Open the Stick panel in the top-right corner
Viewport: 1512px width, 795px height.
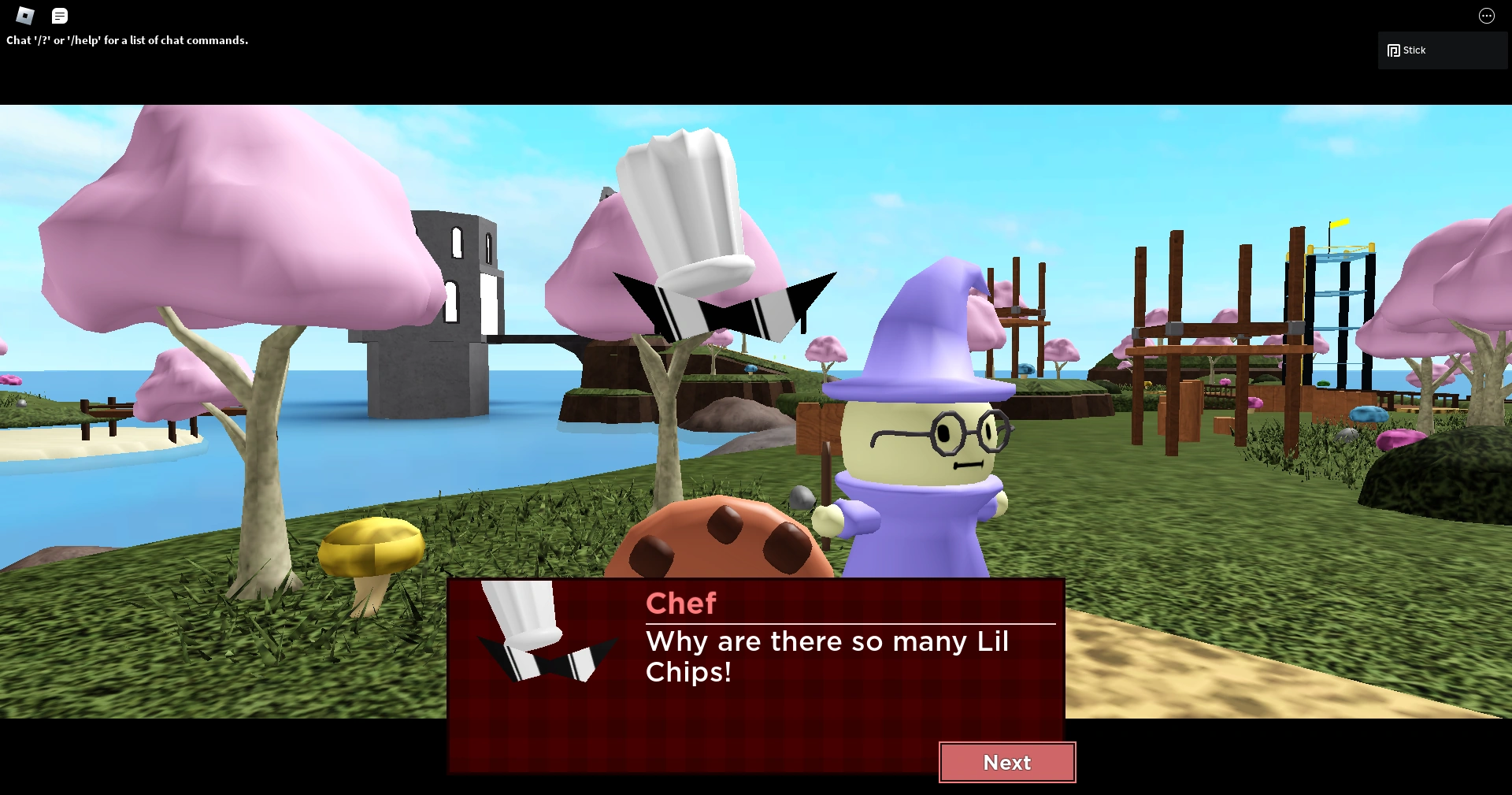pos(1441,50)
